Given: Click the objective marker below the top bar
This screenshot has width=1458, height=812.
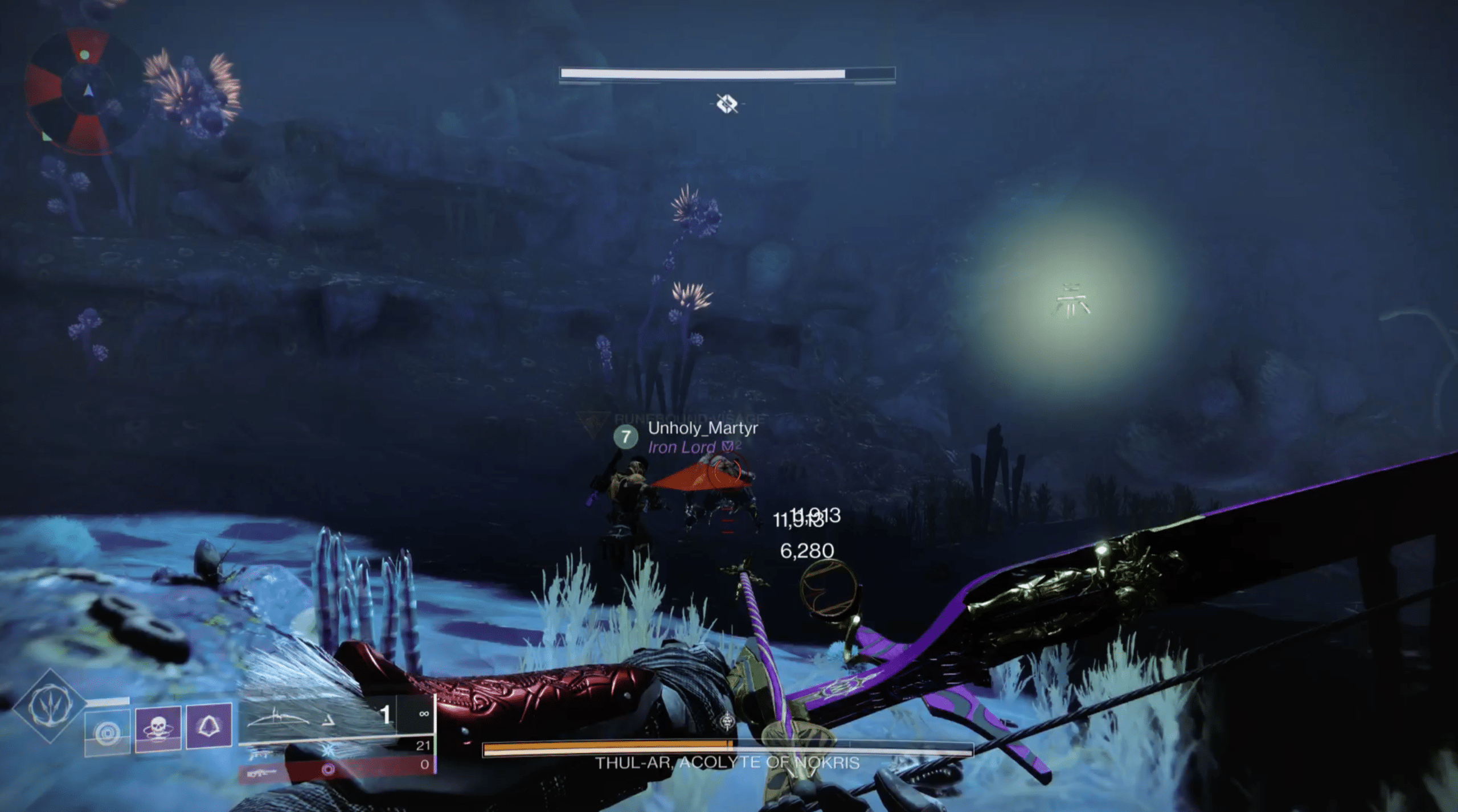Looking at the screenshot, I should point(727,104).
